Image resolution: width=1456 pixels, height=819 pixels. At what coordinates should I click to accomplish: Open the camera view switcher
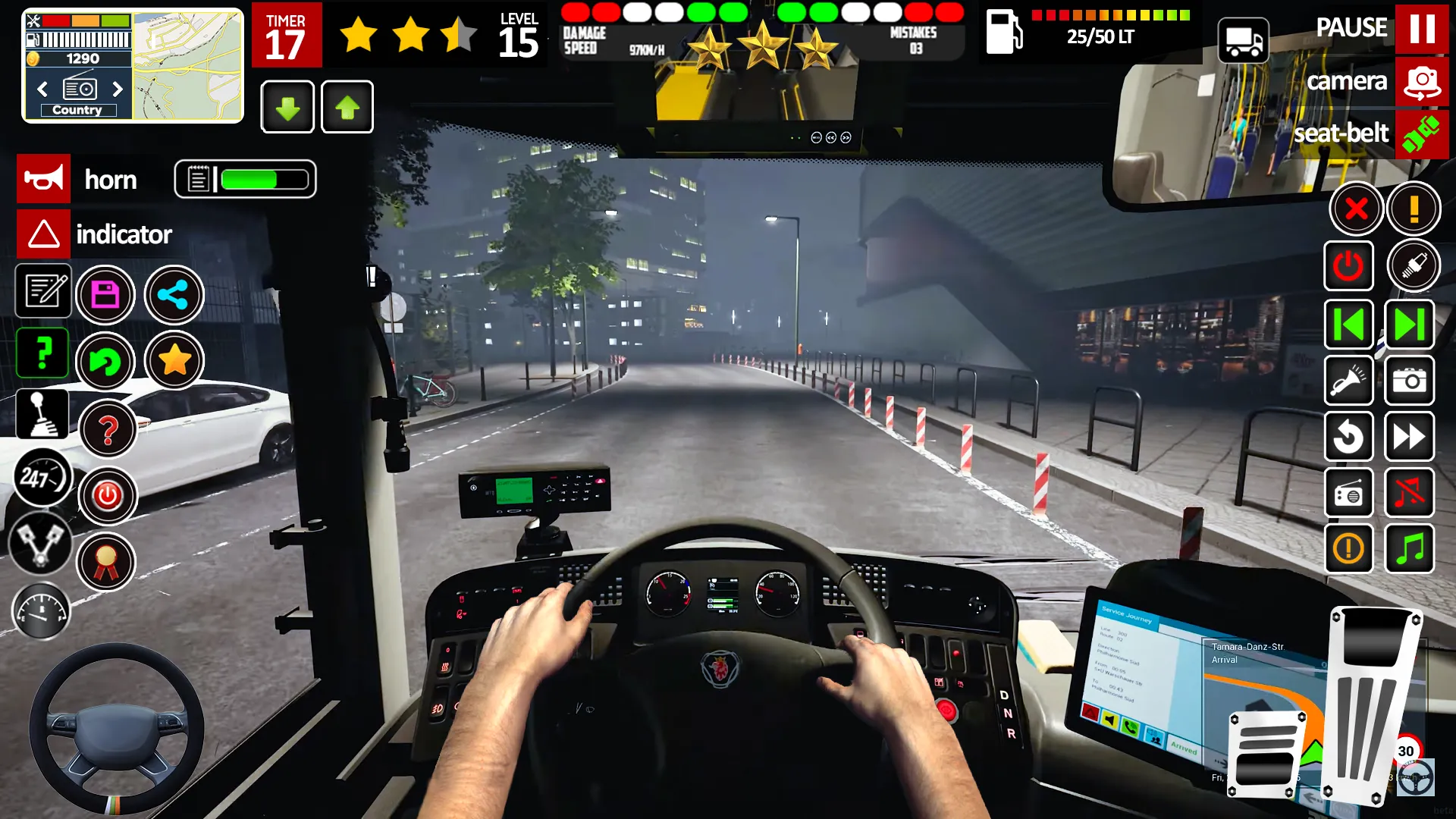[1422, 81]
